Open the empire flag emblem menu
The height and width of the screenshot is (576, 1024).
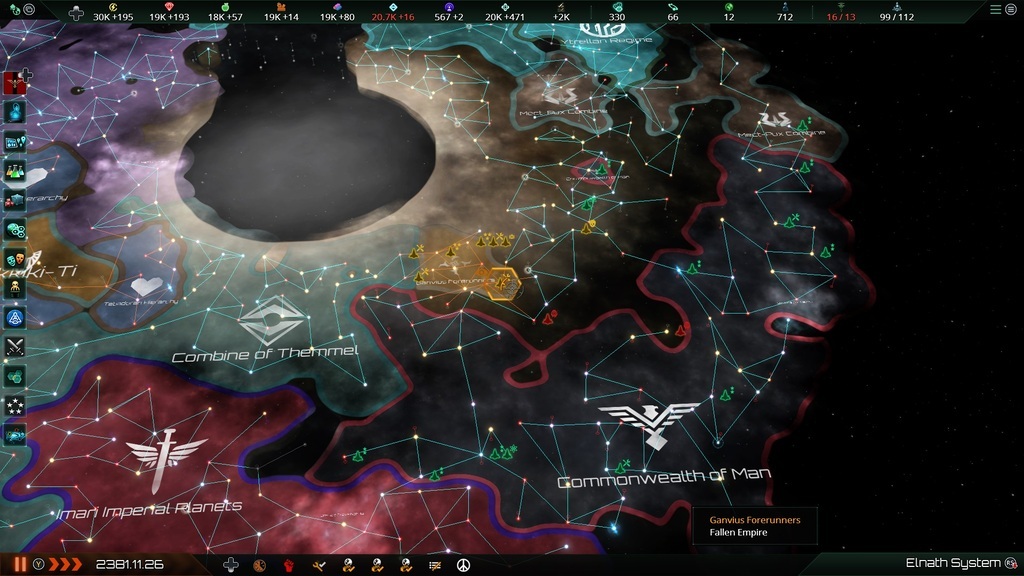(x=15, y=82)
